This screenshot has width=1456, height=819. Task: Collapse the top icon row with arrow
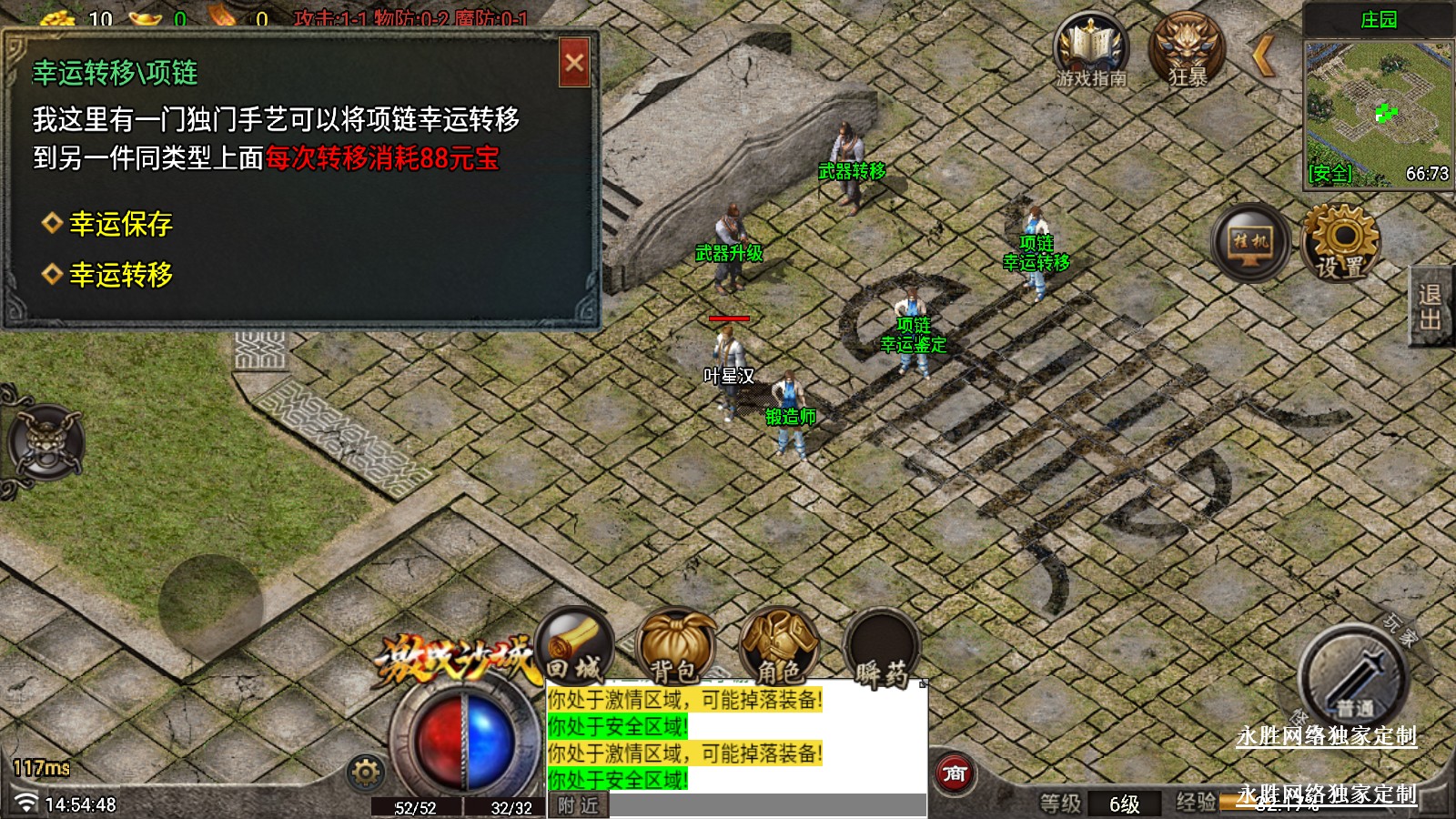pos(1263,55)
